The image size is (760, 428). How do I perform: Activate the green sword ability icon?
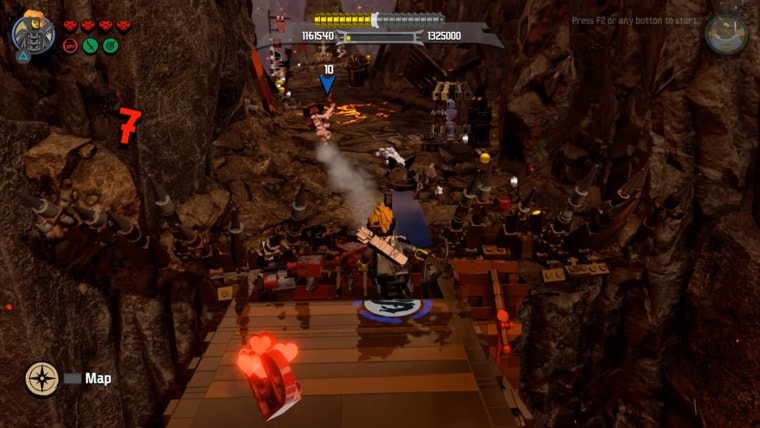[x=90, y=45]
